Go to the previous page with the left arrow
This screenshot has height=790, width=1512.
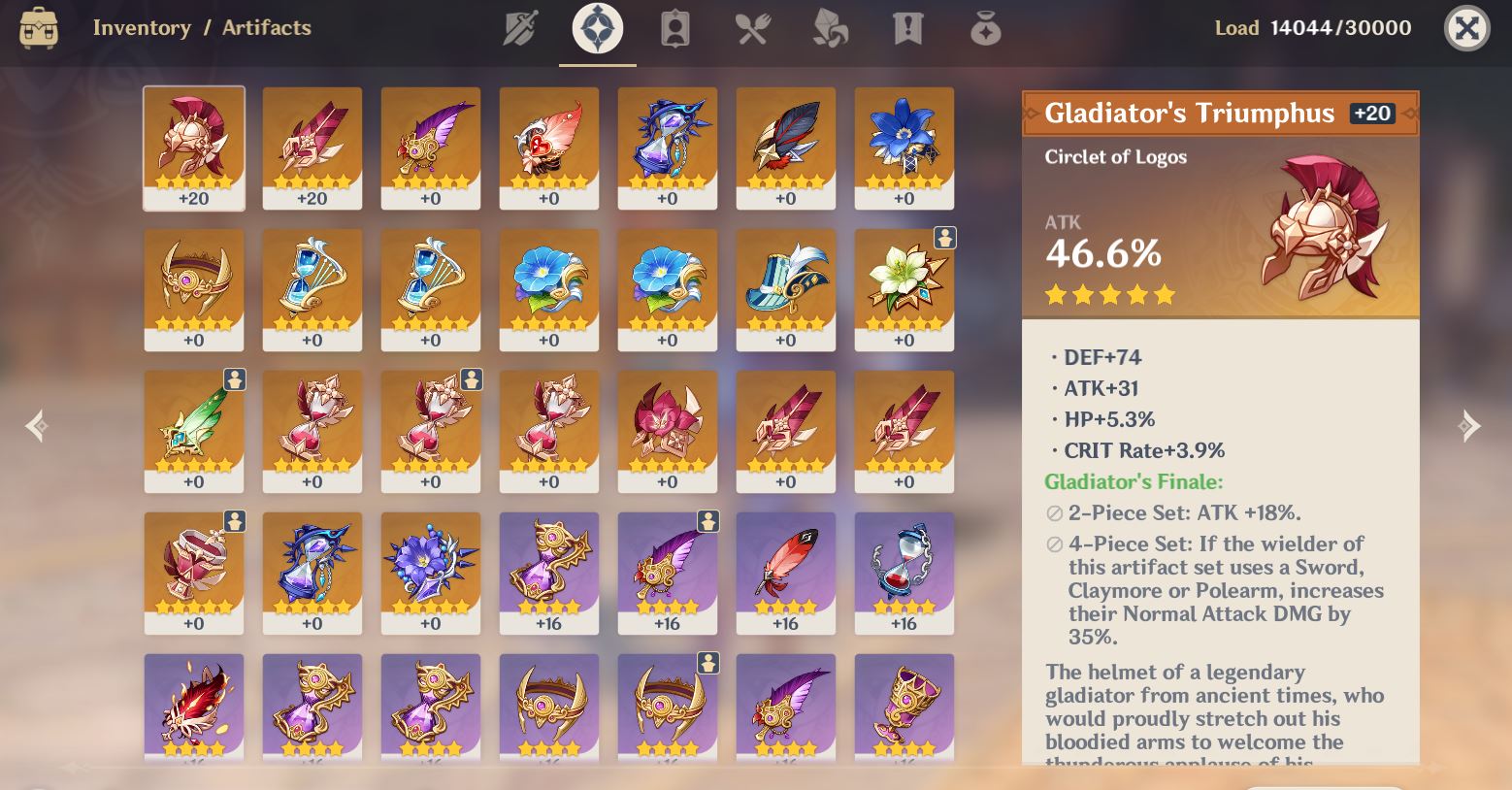click(37, 425)
